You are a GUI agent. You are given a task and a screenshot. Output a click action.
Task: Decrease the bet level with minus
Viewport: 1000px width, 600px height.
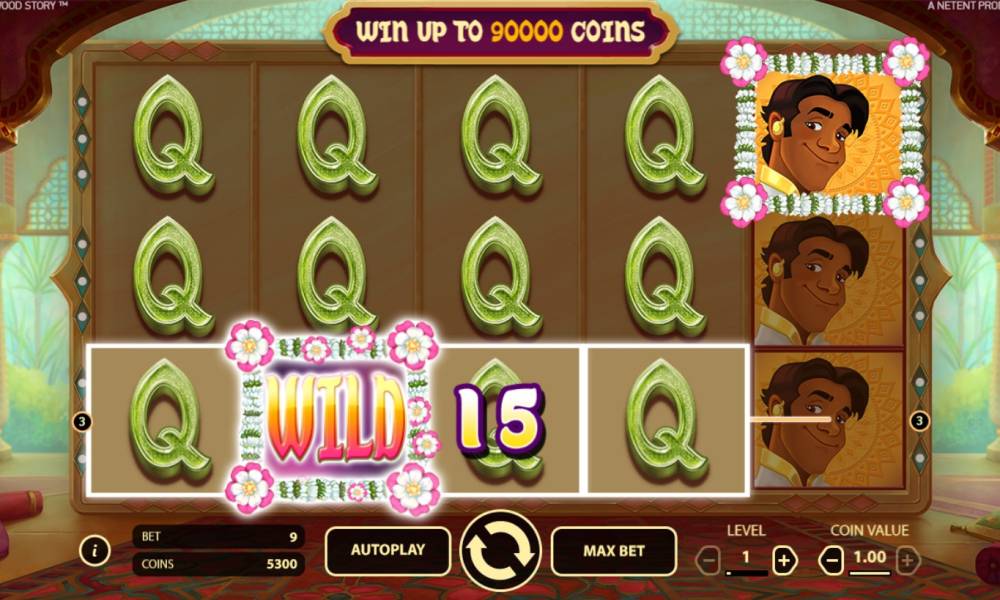pyautogui.click(x=708, y=561)
